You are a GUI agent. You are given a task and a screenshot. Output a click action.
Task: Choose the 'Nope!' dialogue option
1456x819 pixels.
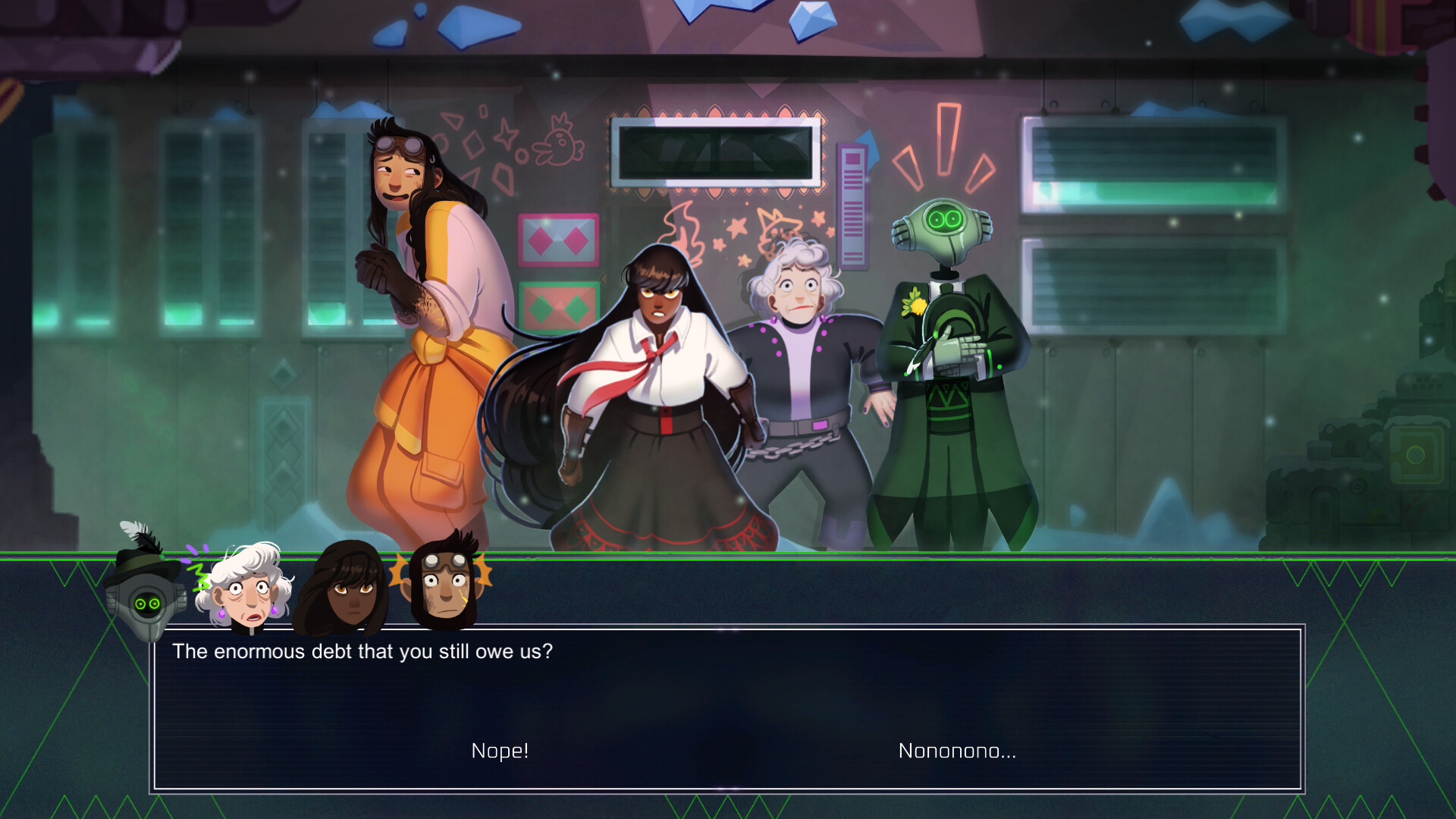500,752
